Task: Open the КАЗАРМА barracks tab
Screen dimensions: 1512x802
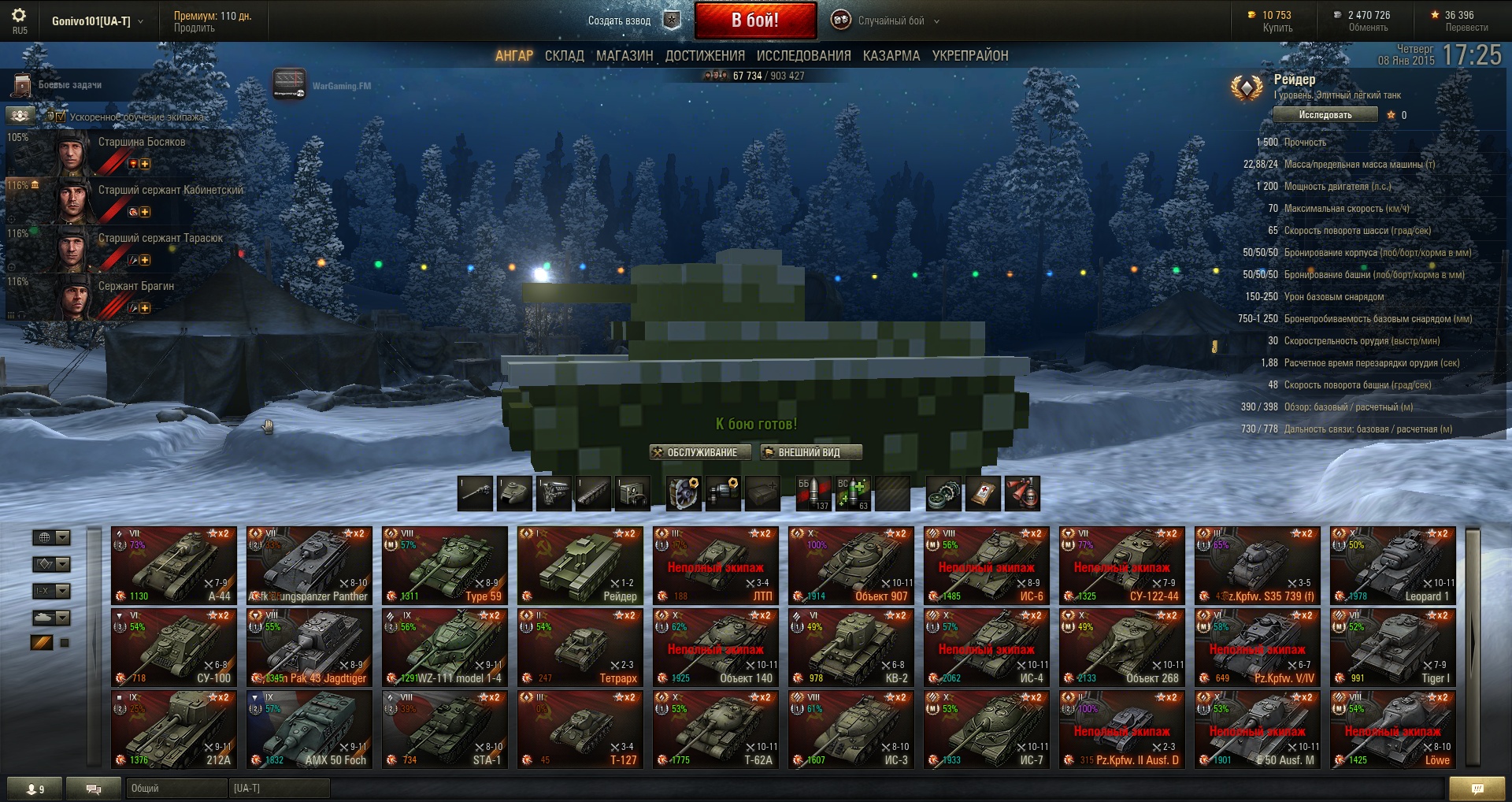Action: pyautogui.click(x=891, y=56)
